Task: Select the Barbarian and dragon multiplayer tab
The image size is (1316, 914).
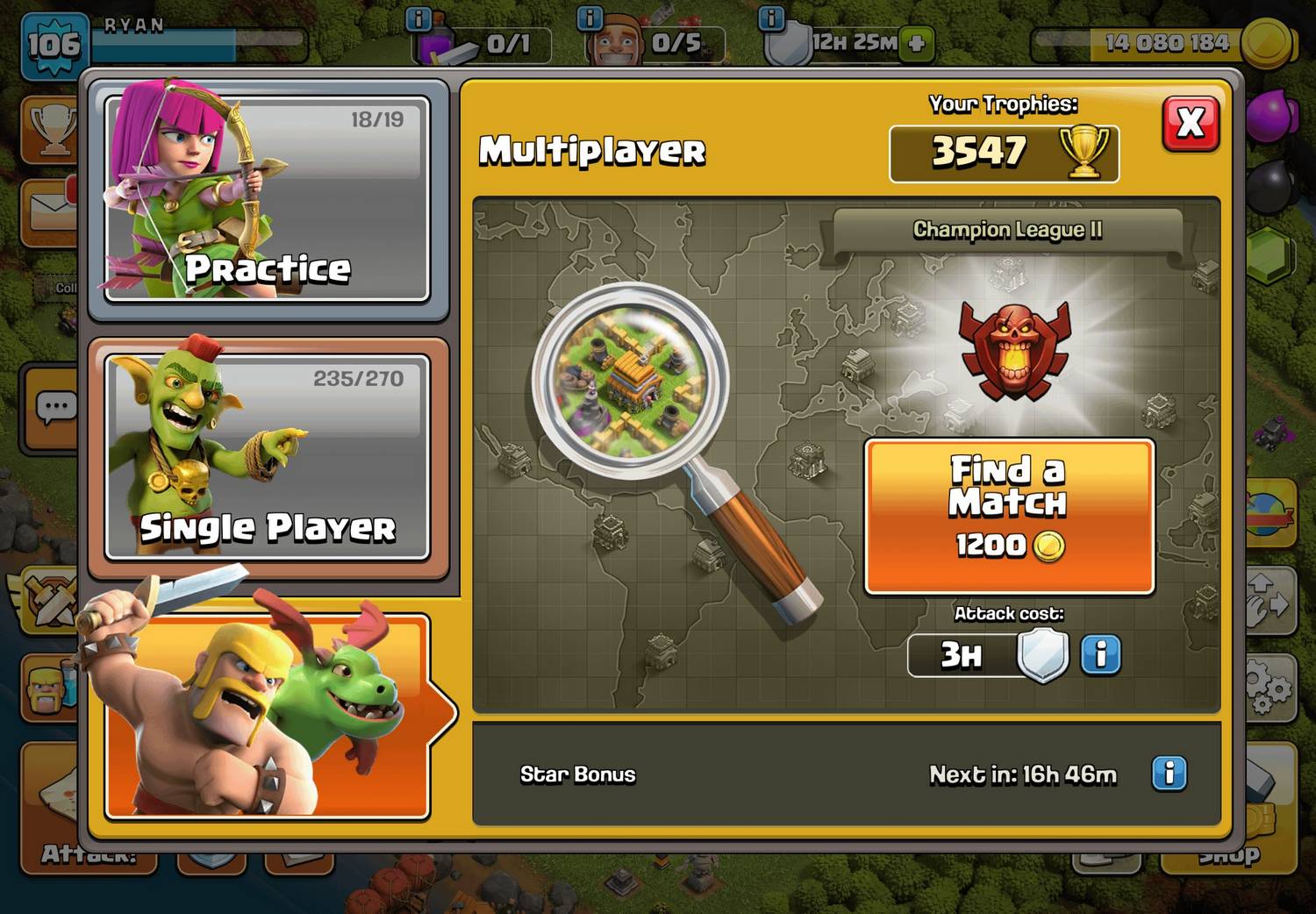Action: [267, 717]
